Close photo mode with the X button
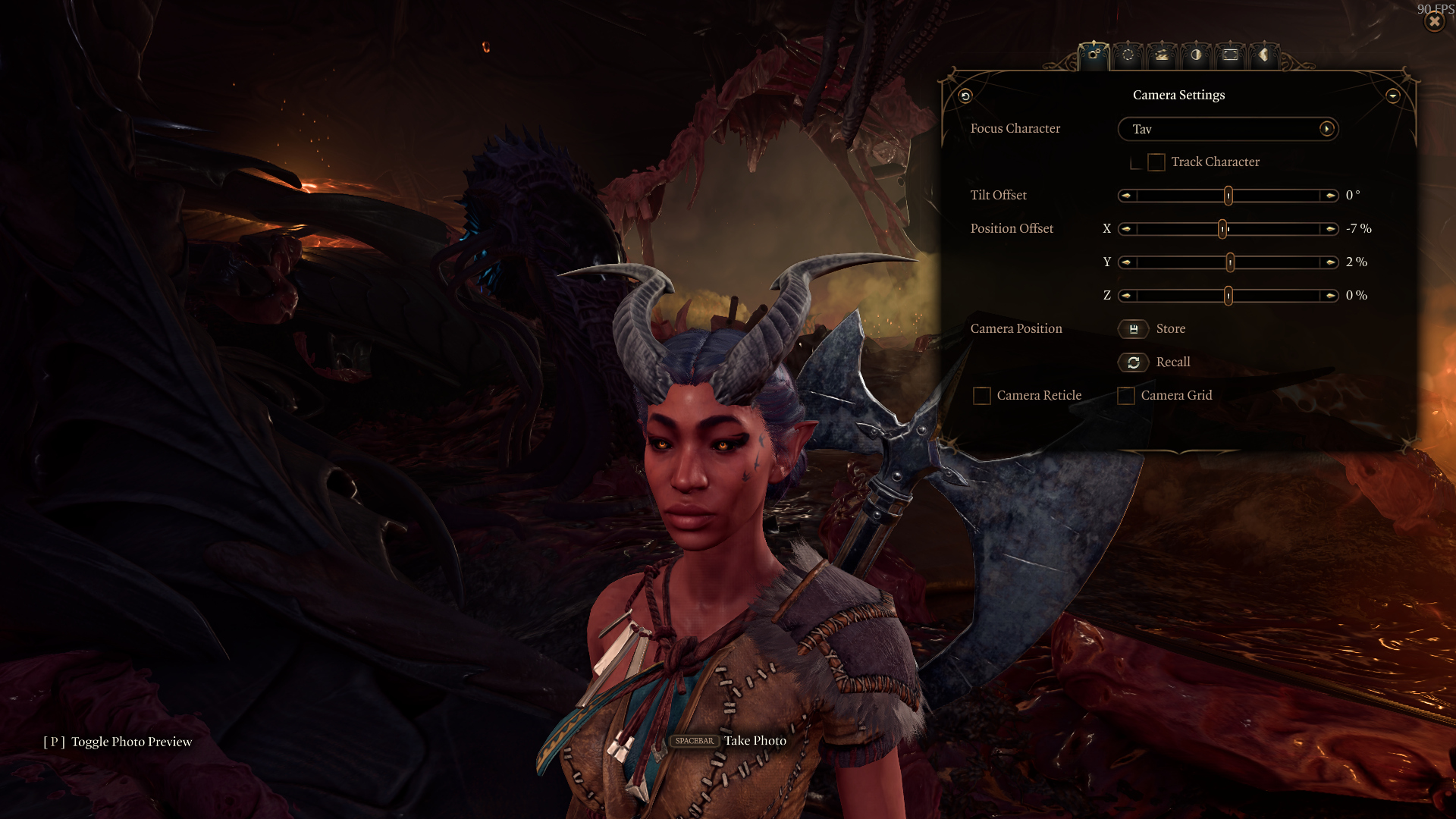The height and width of the screenshot is (819, 1456). click(1434, 22)
